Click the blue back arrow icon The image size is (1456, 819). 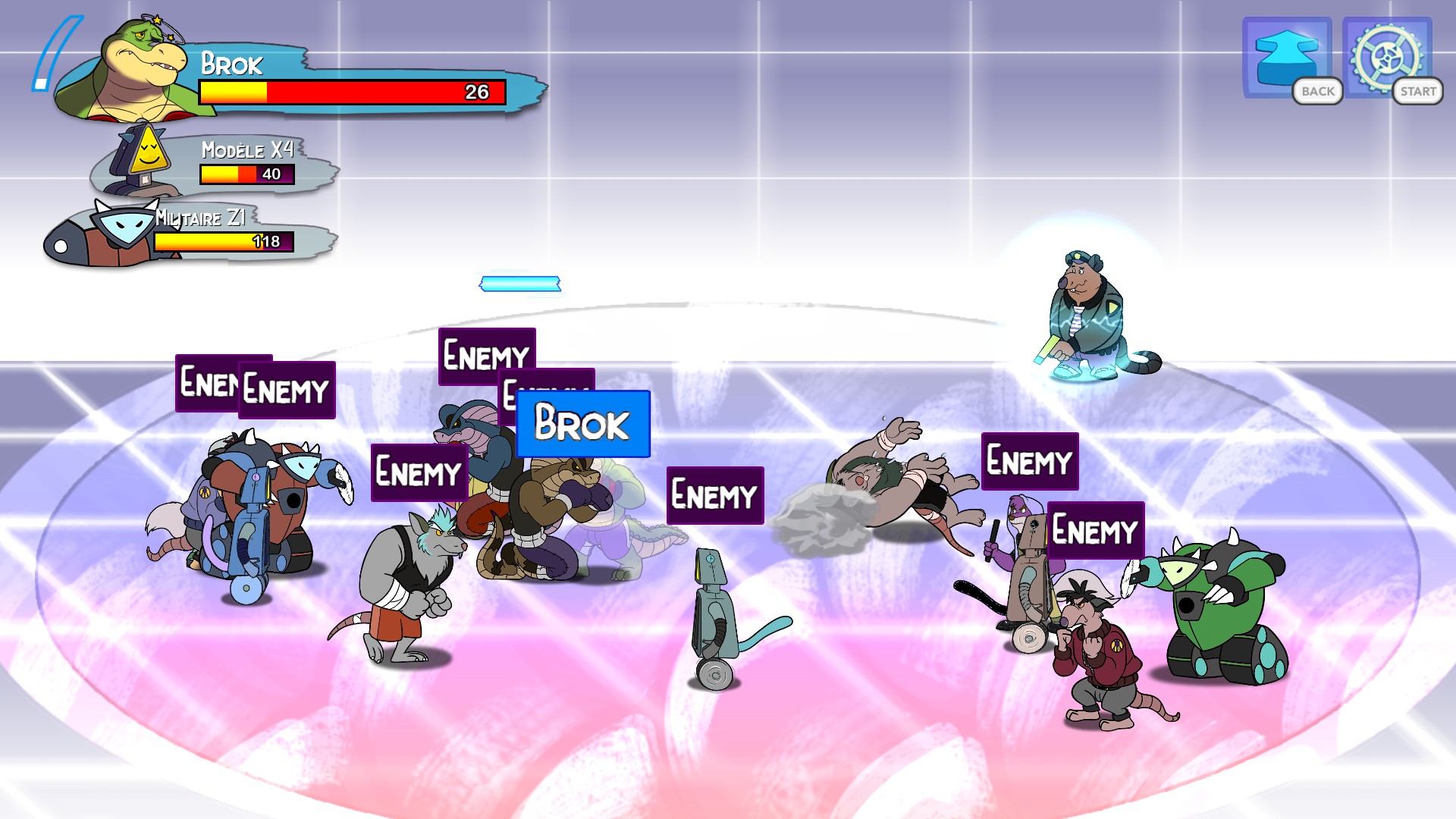[1286, 57]
